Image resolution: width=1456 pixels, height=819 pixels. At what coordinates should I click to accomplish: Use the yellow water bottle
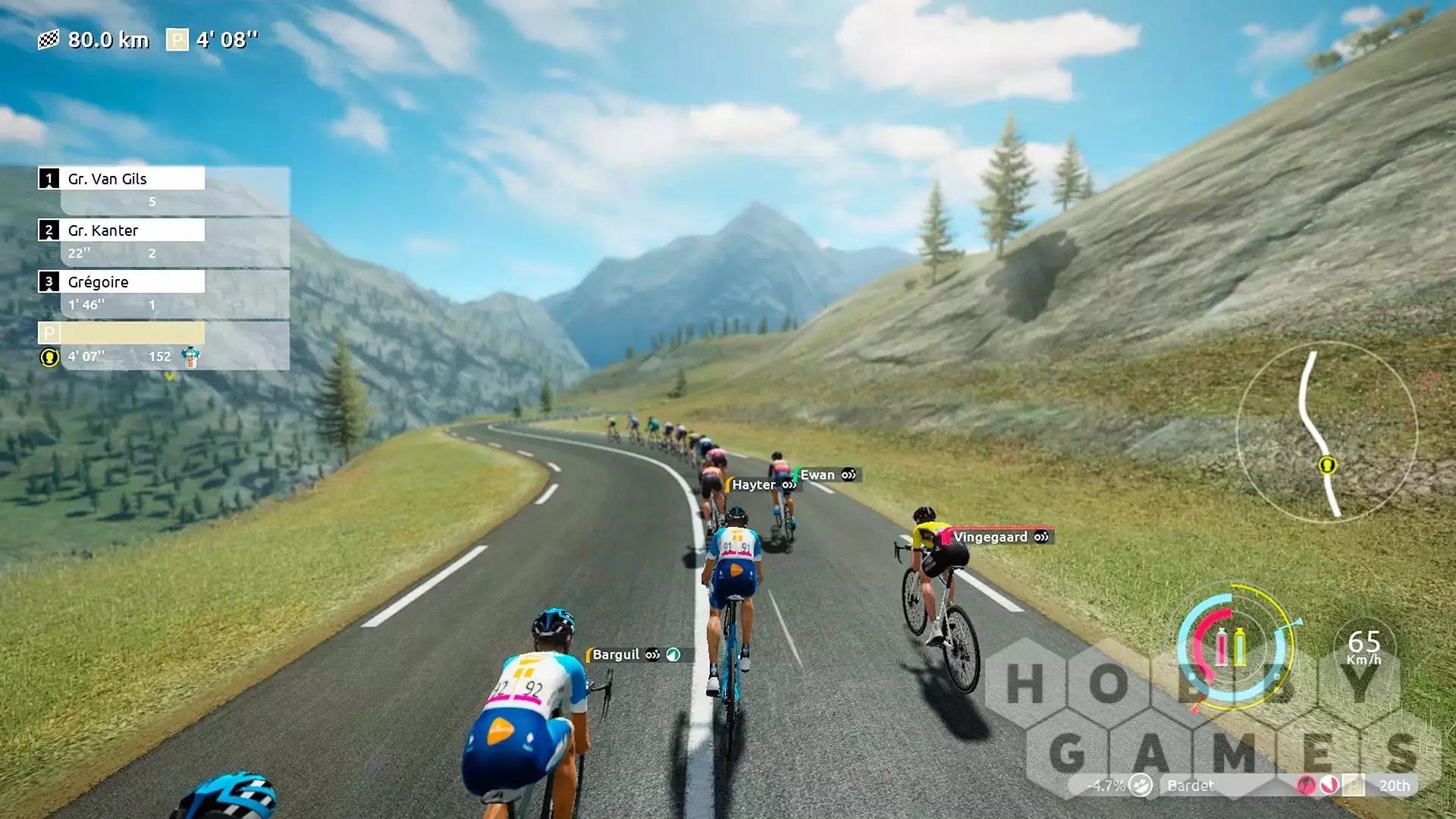click(x=1240, y=647)
